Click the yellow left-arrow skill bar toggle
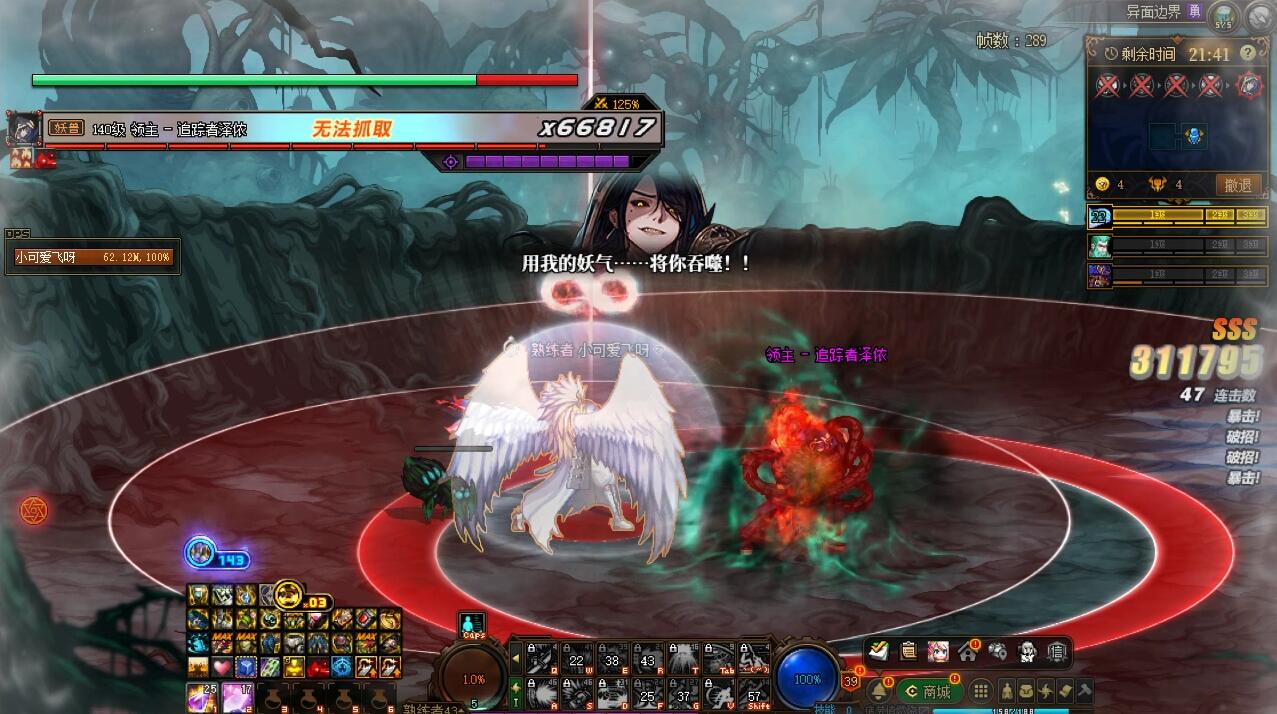The width and height of the screenshot is (1277, 714). 516,657
